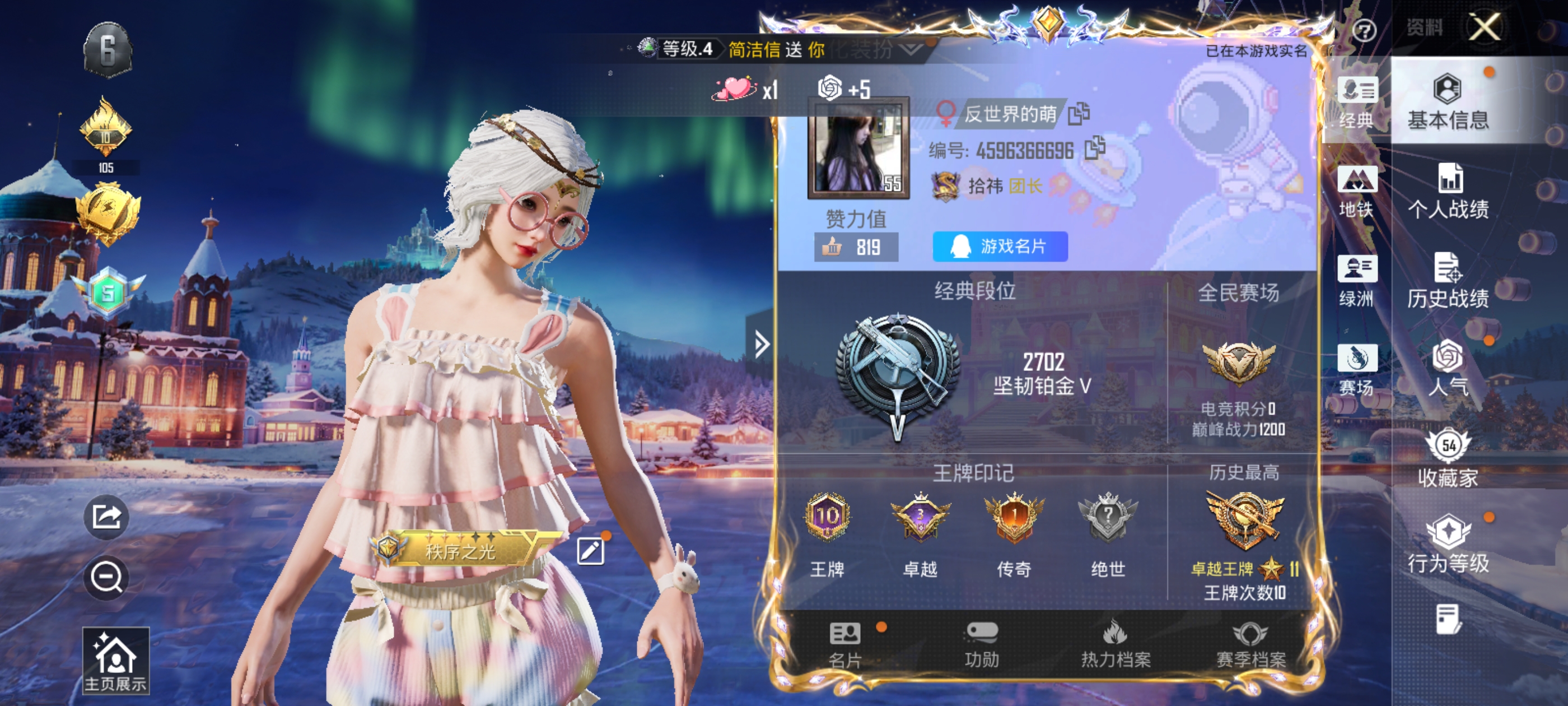Open the 历史战绩 tab

[x=1448, y=280]
